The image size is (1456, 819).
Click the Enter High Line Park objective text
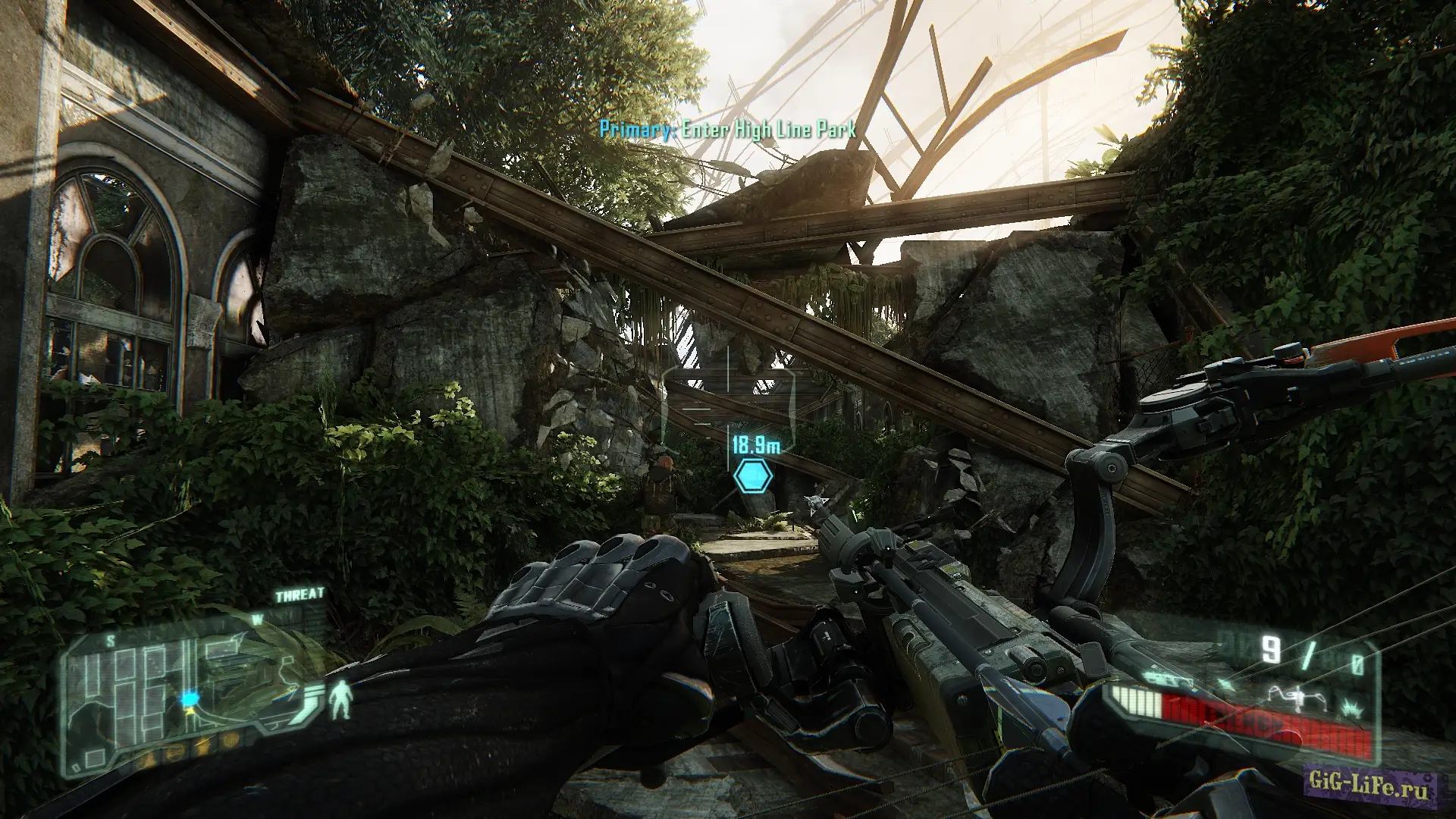pos(728,130)
